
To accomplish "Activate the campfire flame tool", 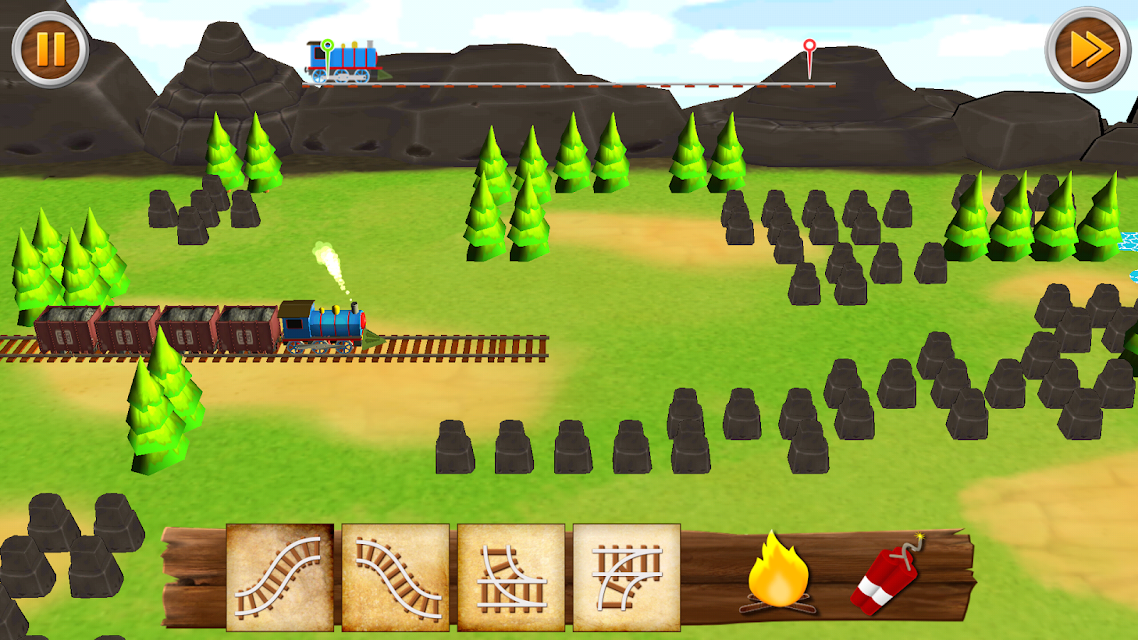I will pyautogui.click(x=777, y=574).
